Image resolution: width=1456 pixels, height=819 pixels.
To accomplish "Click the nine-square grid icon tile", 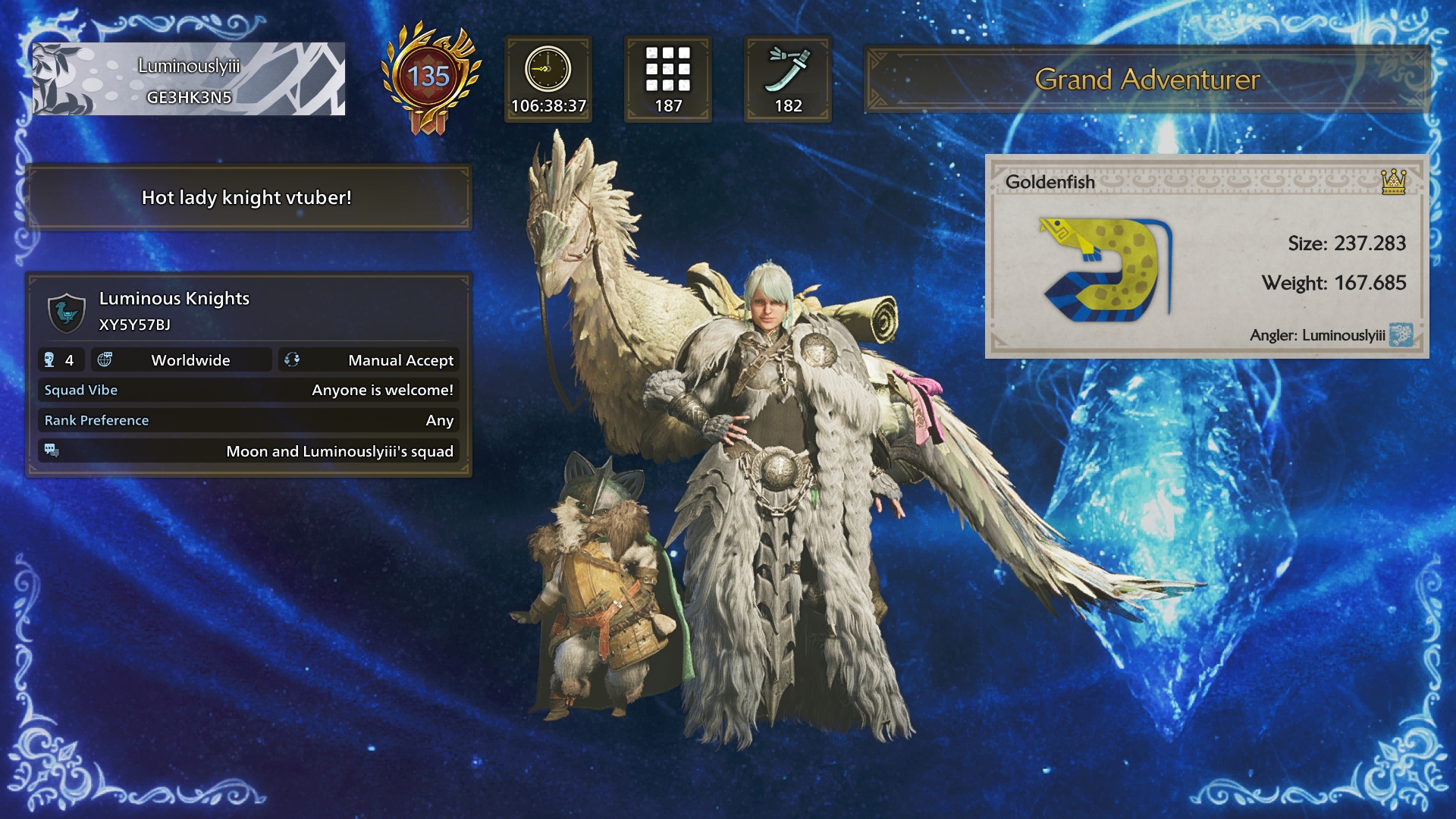I will pyautogui.click(x=668, y=79).
